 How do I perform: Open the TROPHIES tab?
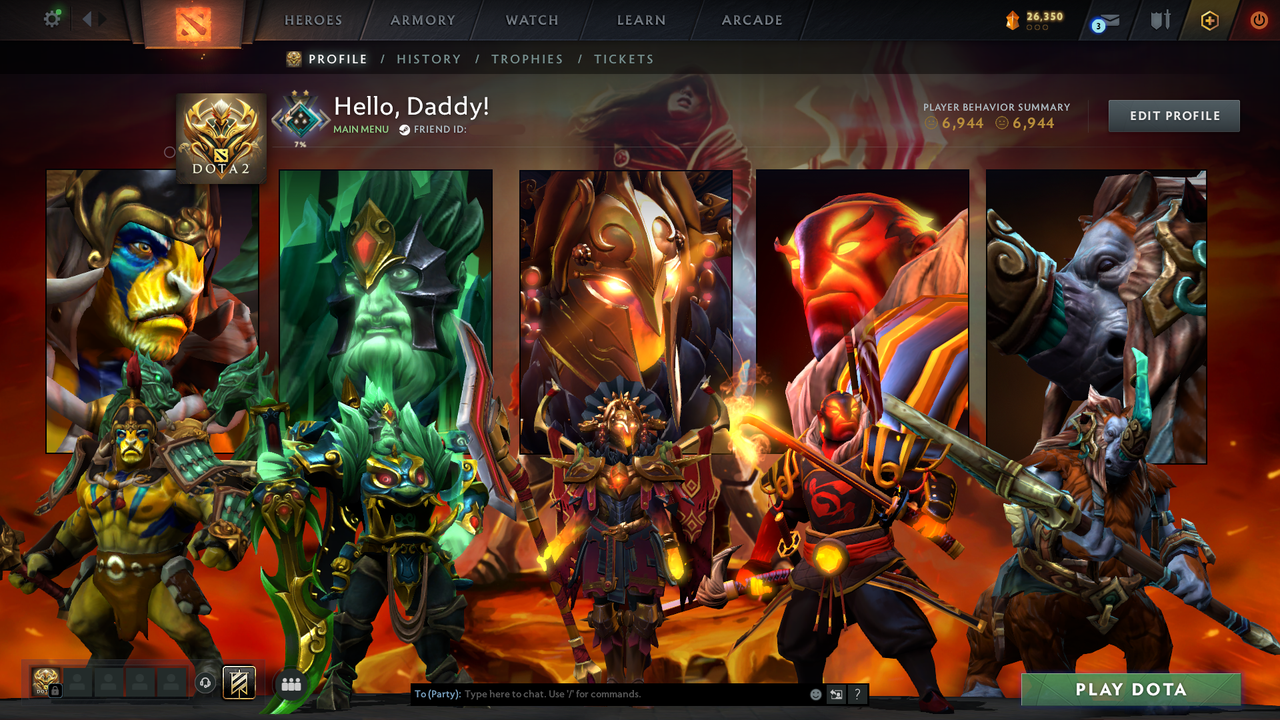[x=527, y=59]
